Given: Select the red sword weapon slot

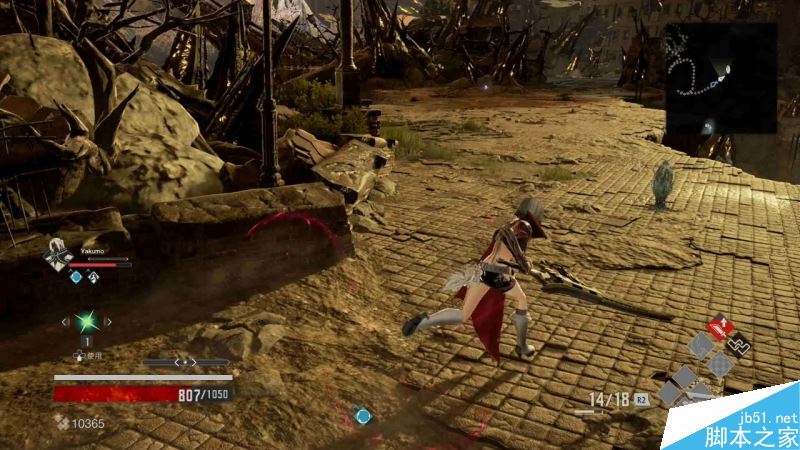Looking at the screenshot, I should [x=718, y=328].
